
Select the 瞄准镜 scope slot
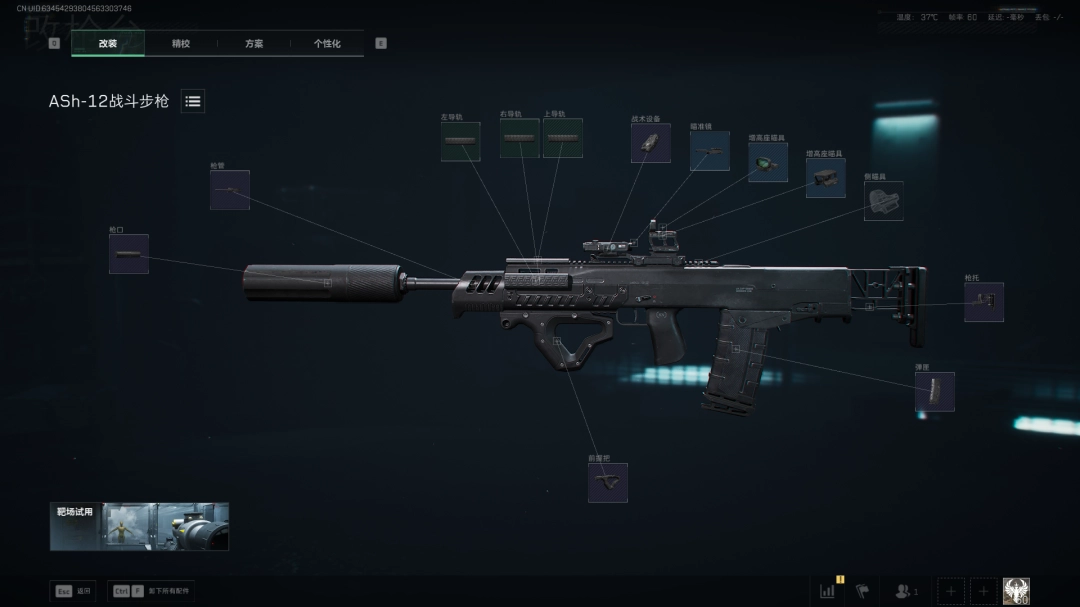709,151
